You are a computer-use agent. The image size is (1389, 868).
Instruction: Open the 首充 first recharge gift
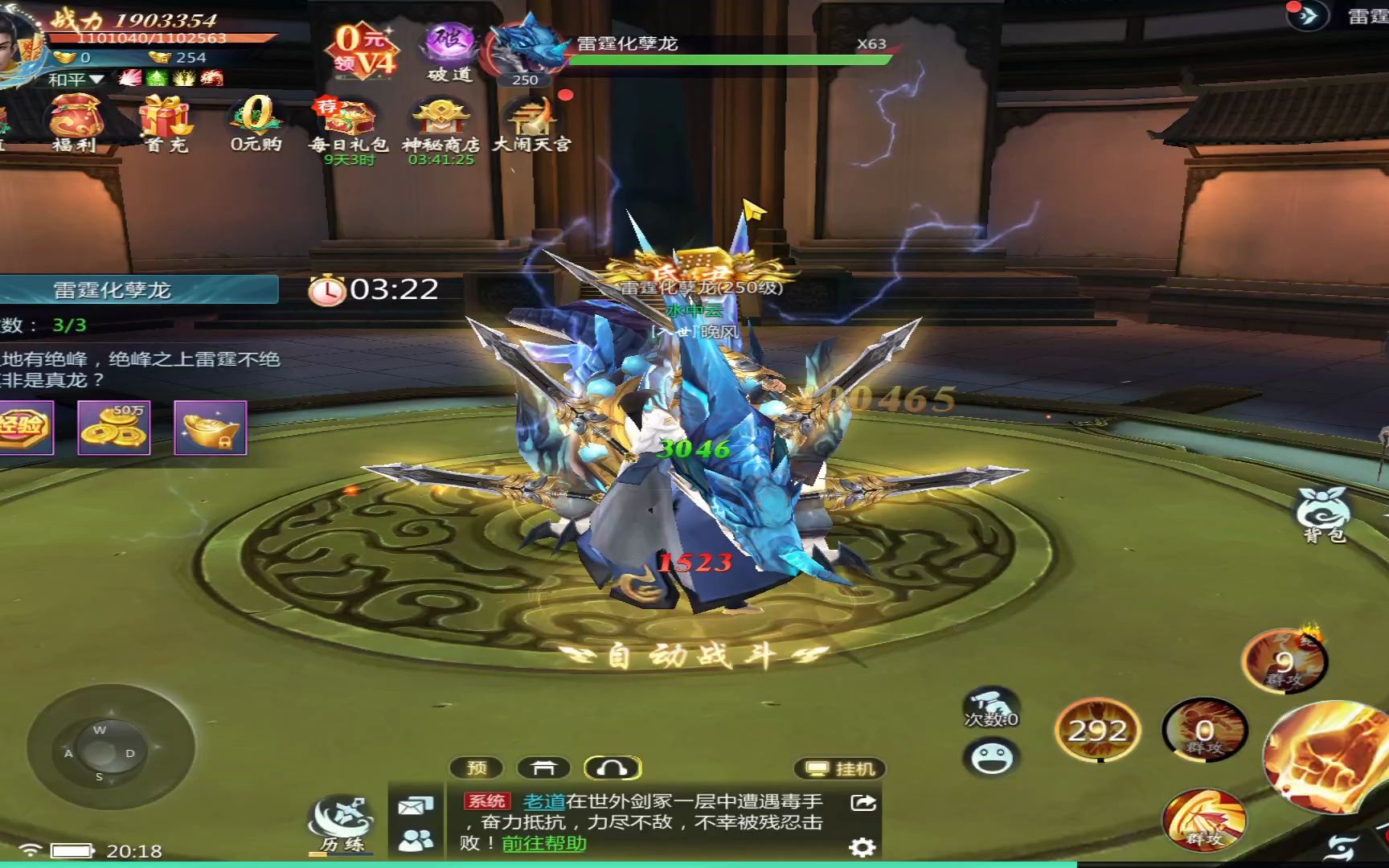pos(166,121)
